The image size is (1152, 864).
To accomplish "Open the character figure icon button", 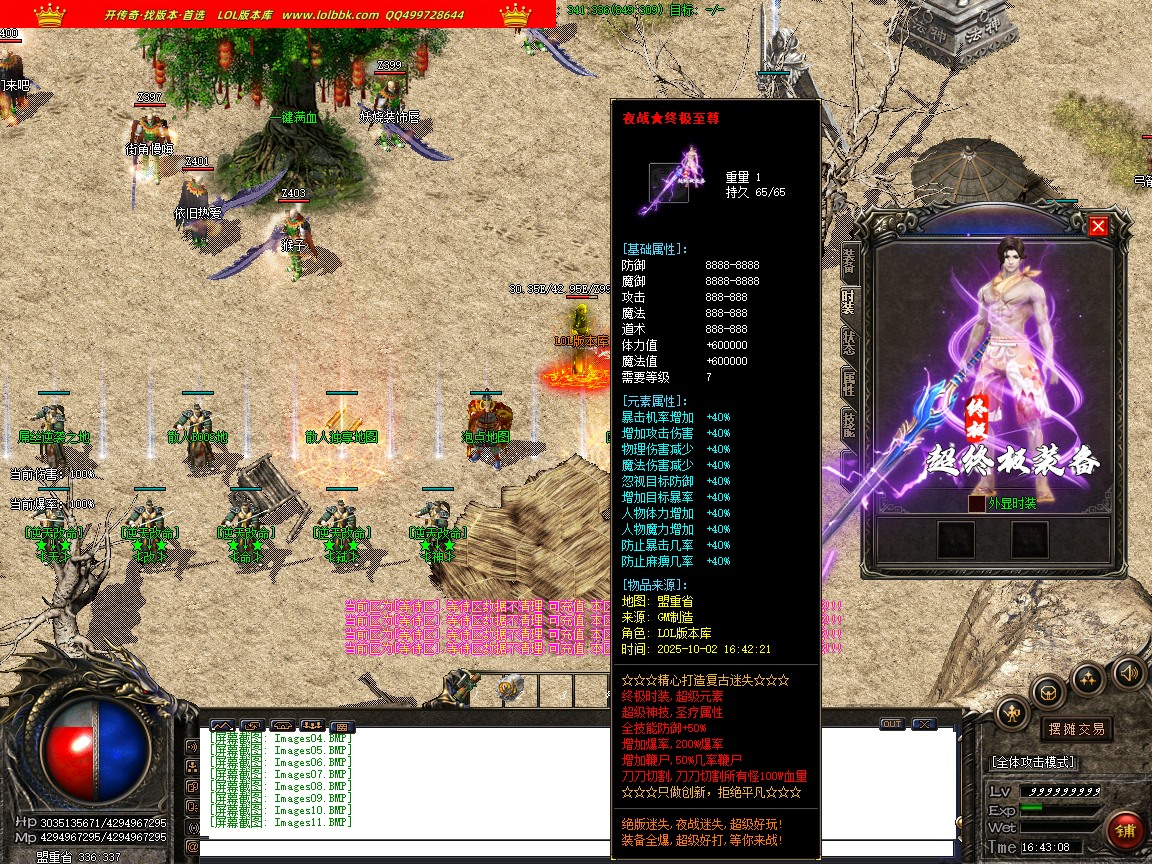I will [1011, 714].
